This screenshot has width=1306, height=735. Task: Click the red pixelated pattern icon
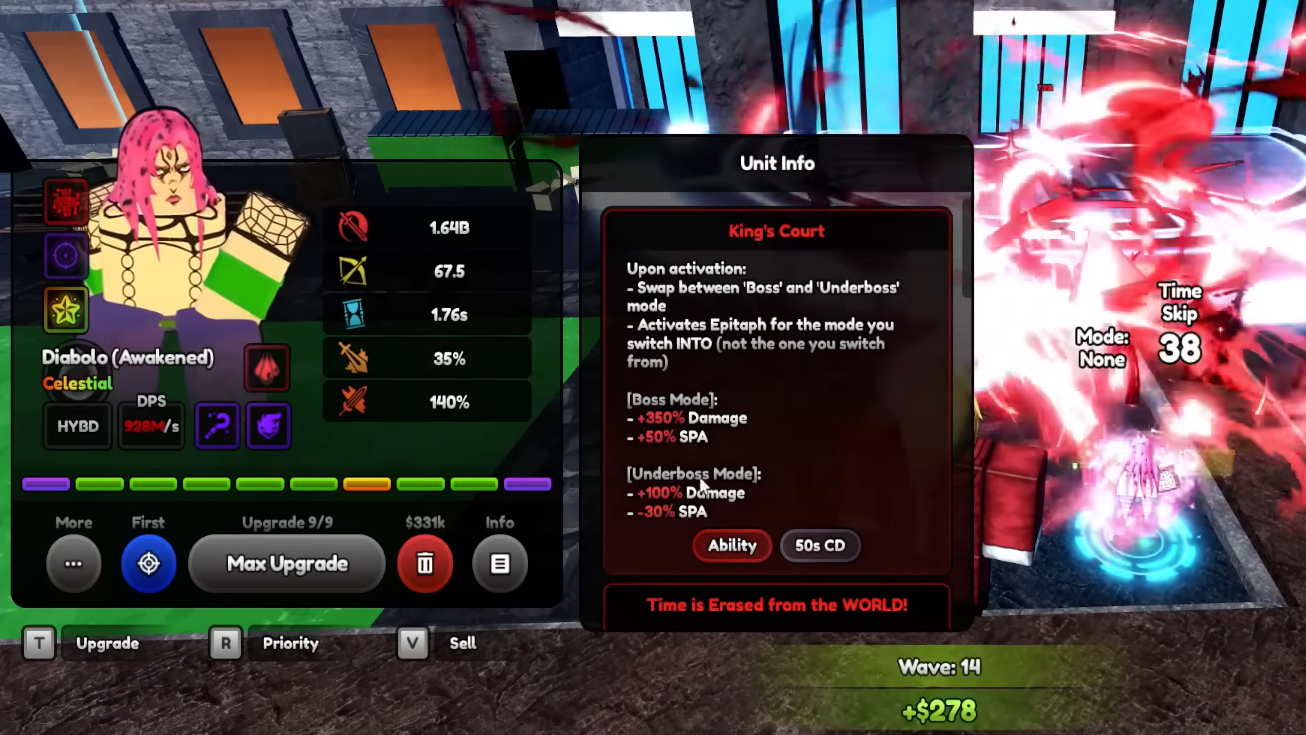pos(66,201)
